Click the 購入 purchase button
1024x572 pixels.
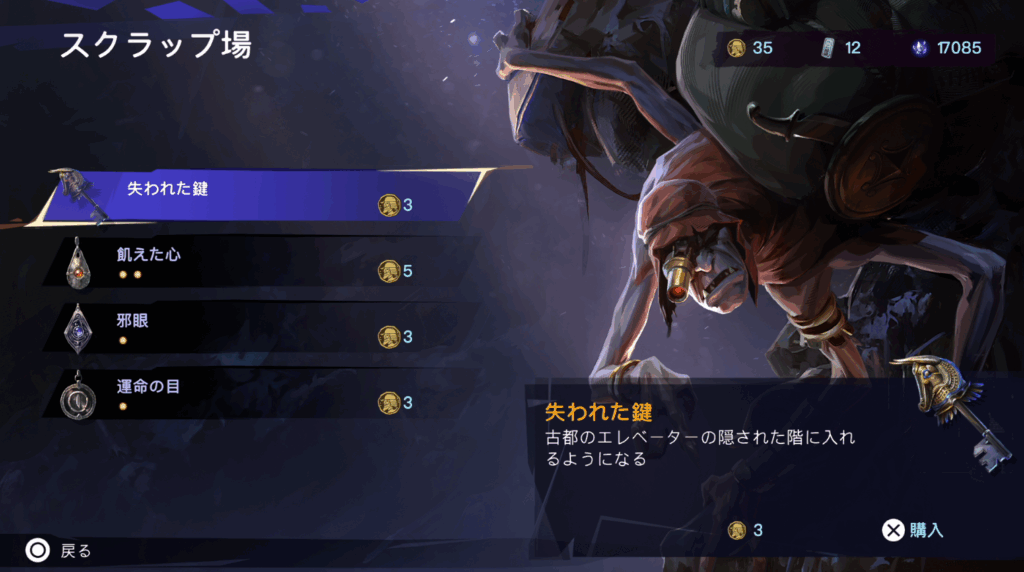coord(914,530)
